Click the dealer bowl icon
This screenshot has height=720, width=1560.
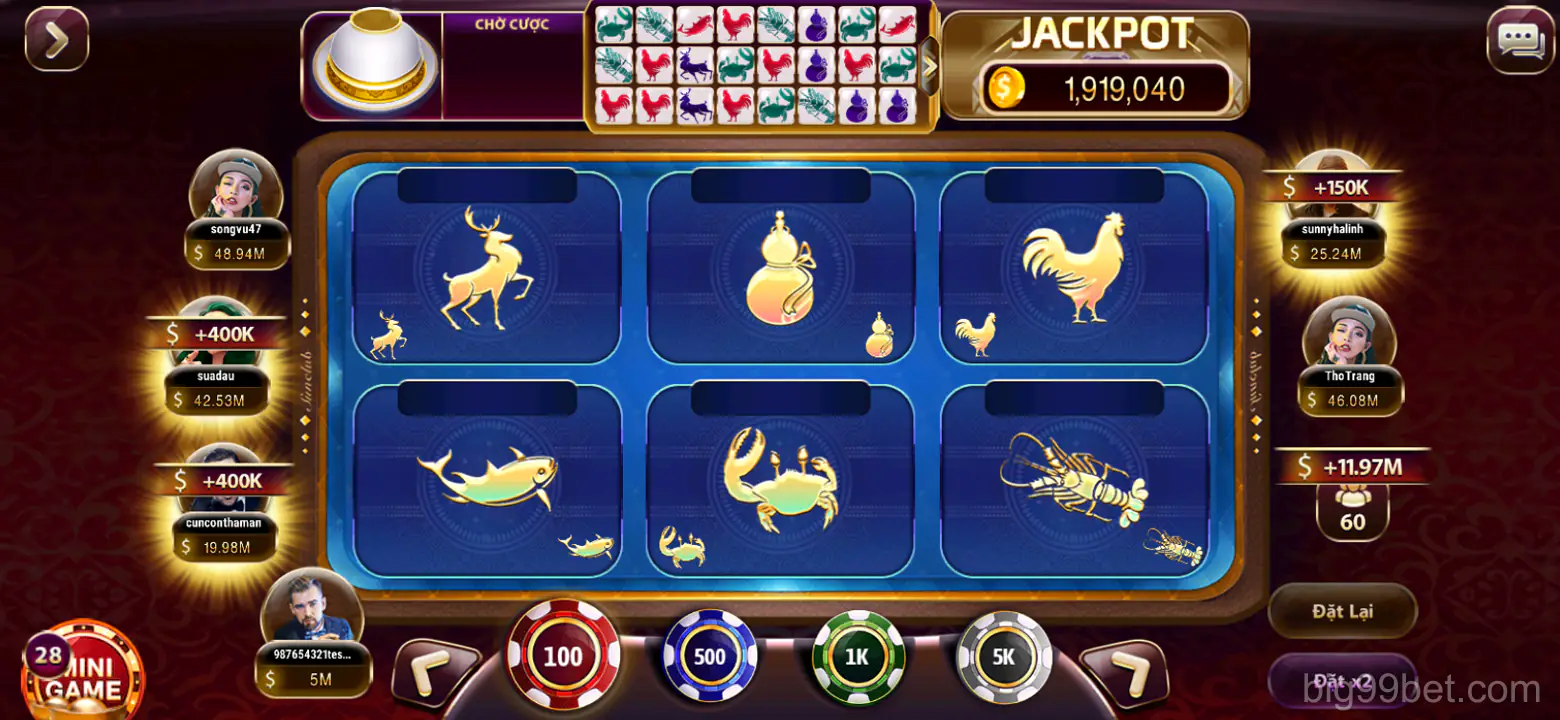373,65
